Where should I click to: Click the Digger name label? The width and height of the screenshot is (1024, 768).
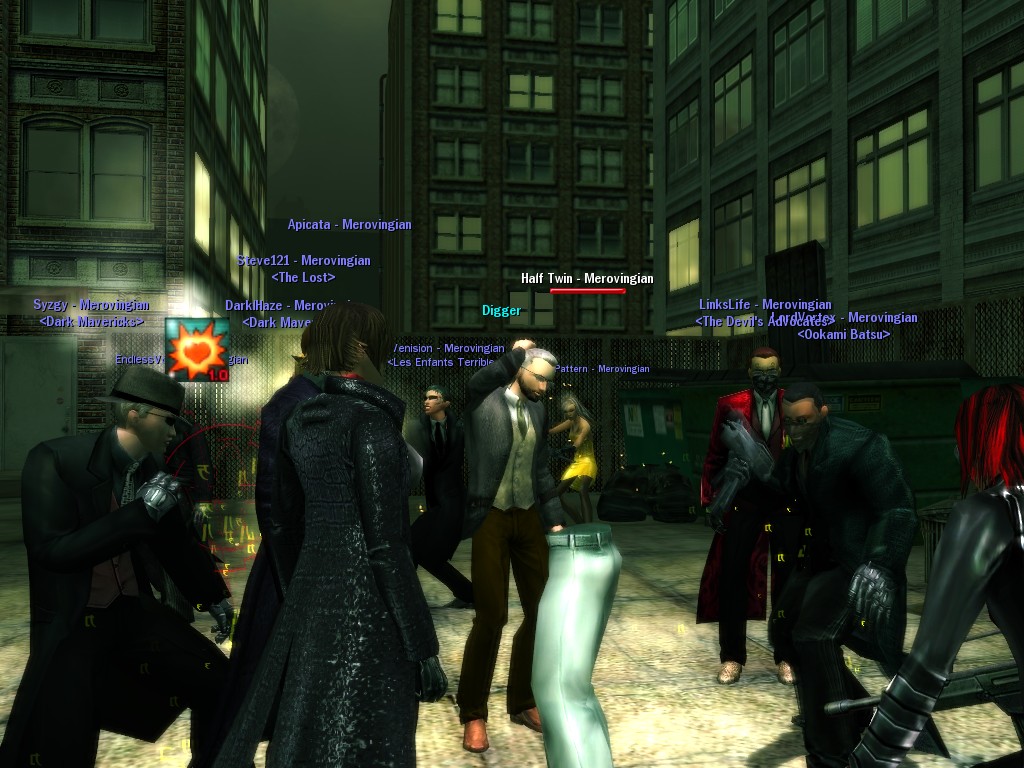pos(501,311)
